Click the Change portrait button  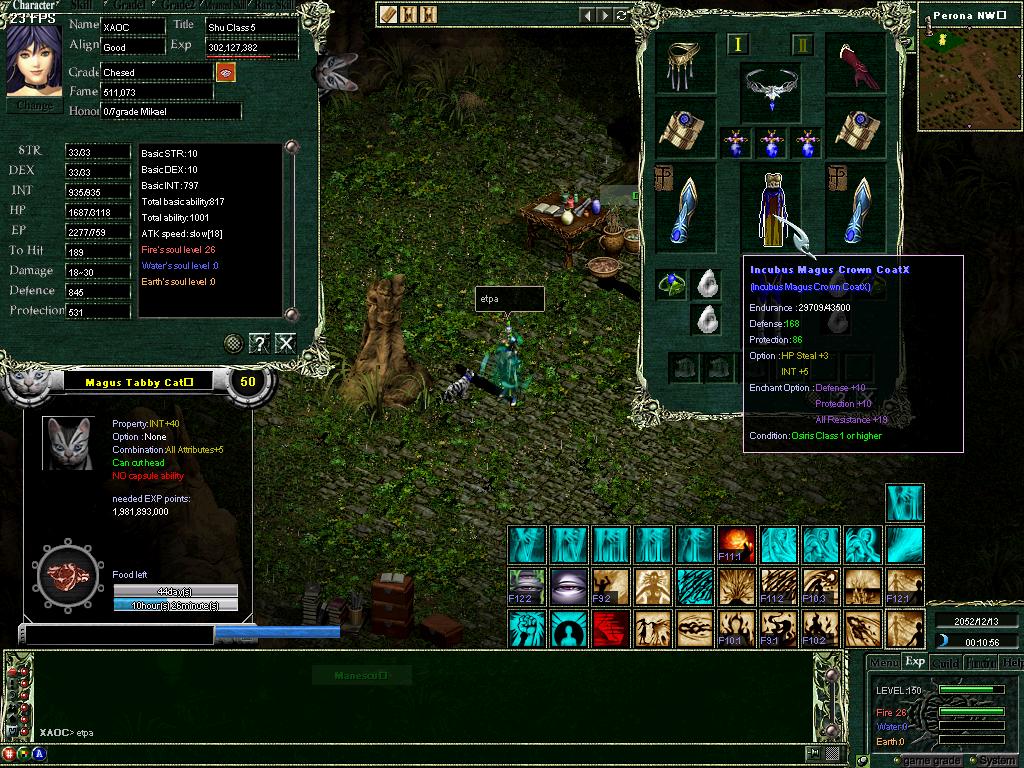click(35, 105)
